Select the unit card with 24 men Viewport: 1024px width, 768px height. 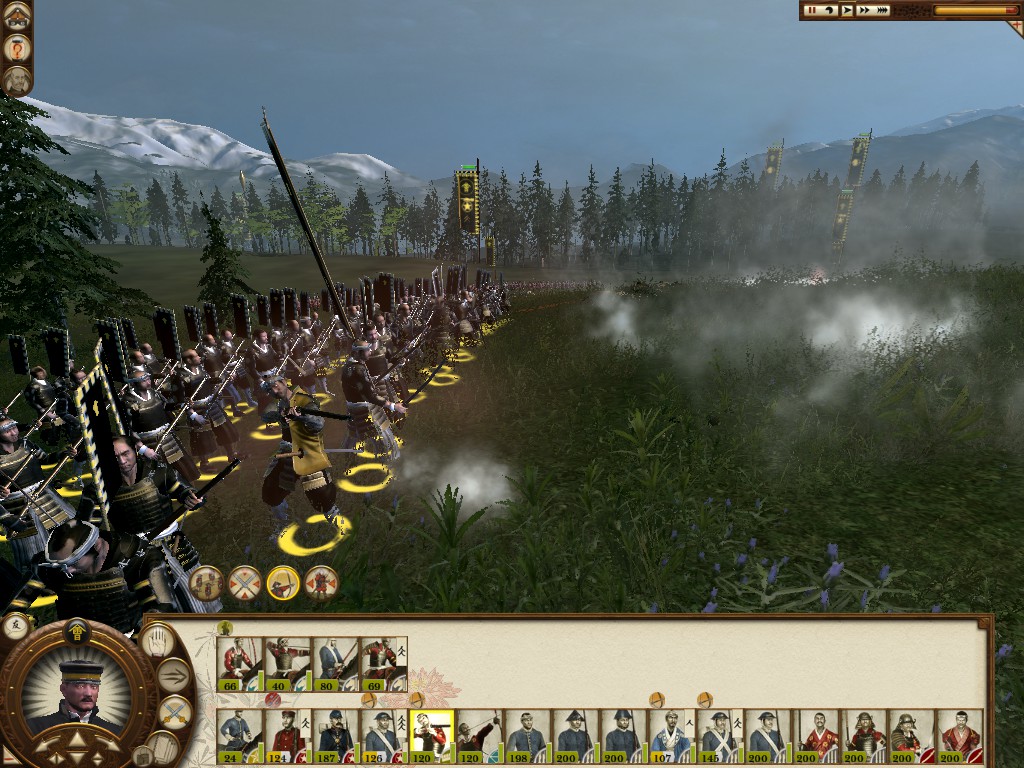240,736
